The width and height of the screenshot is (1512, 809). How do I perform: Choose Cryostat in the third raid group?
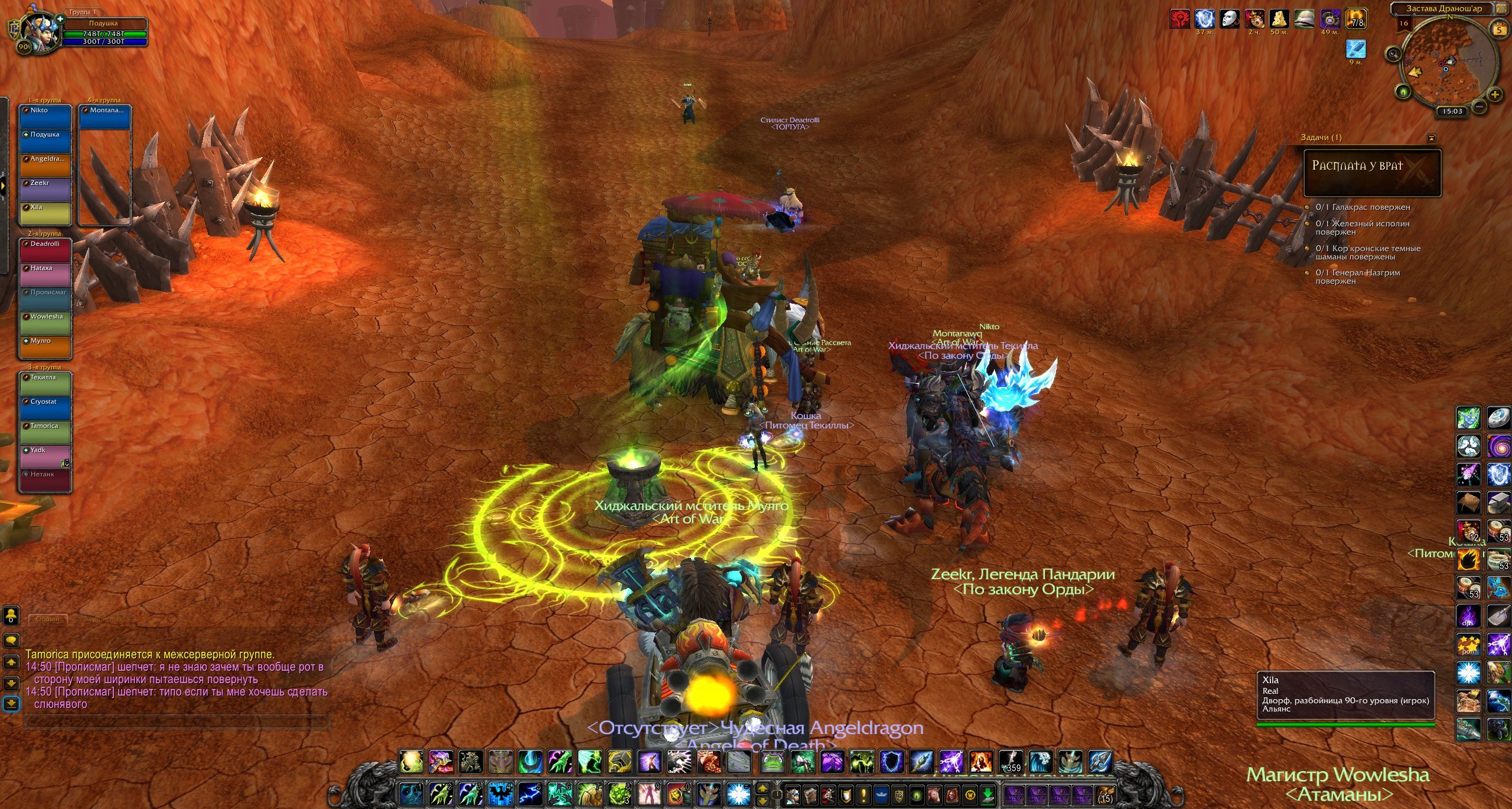pyautogui.click(x=45, y=408)
